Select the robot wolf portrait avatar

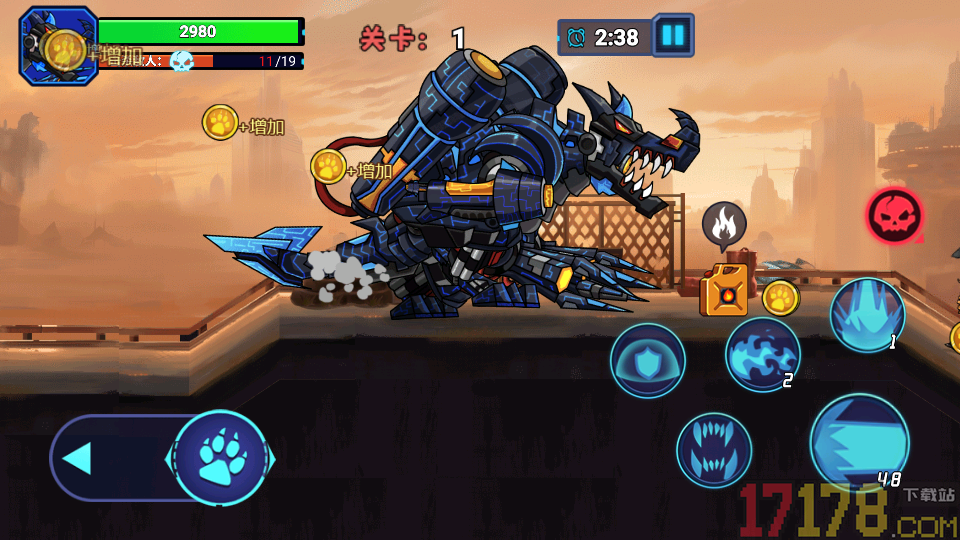click(58, 45)
